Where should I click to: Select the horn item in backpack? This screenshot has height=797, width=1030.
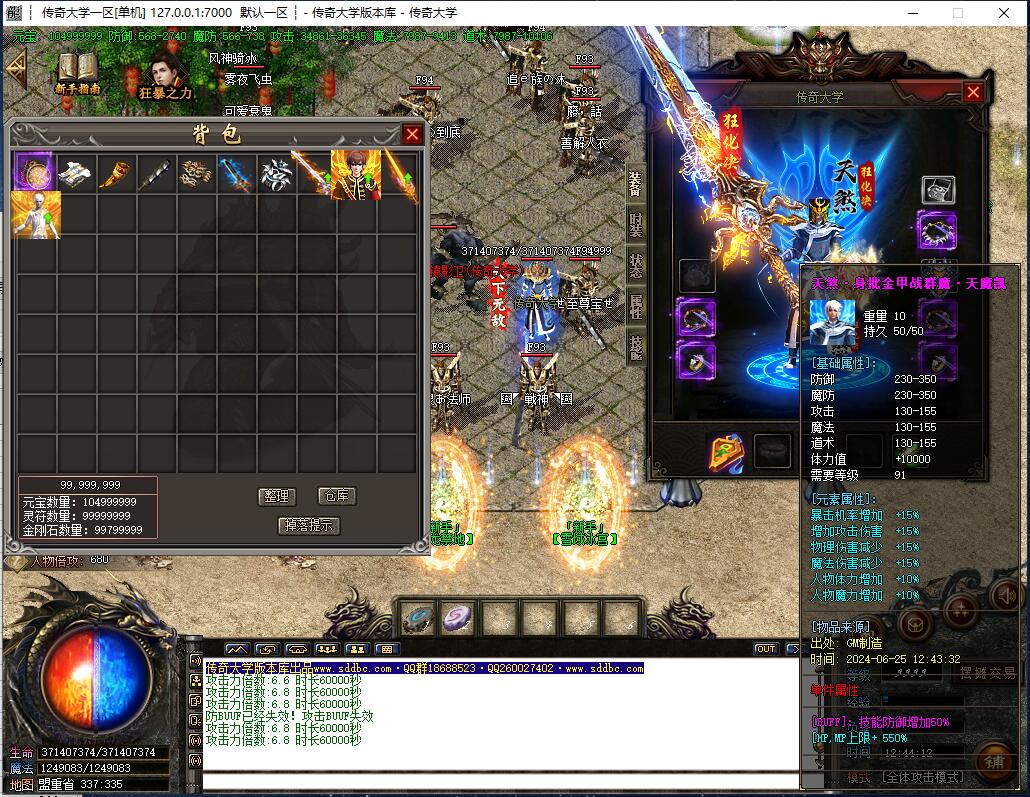tap(116, 174)
